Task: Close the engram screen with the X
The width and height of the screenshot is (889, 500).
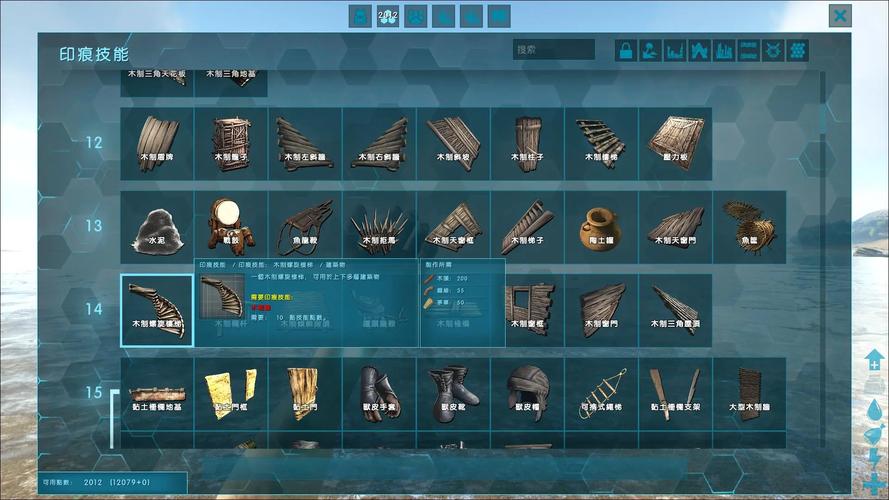Action: point(840,15)
